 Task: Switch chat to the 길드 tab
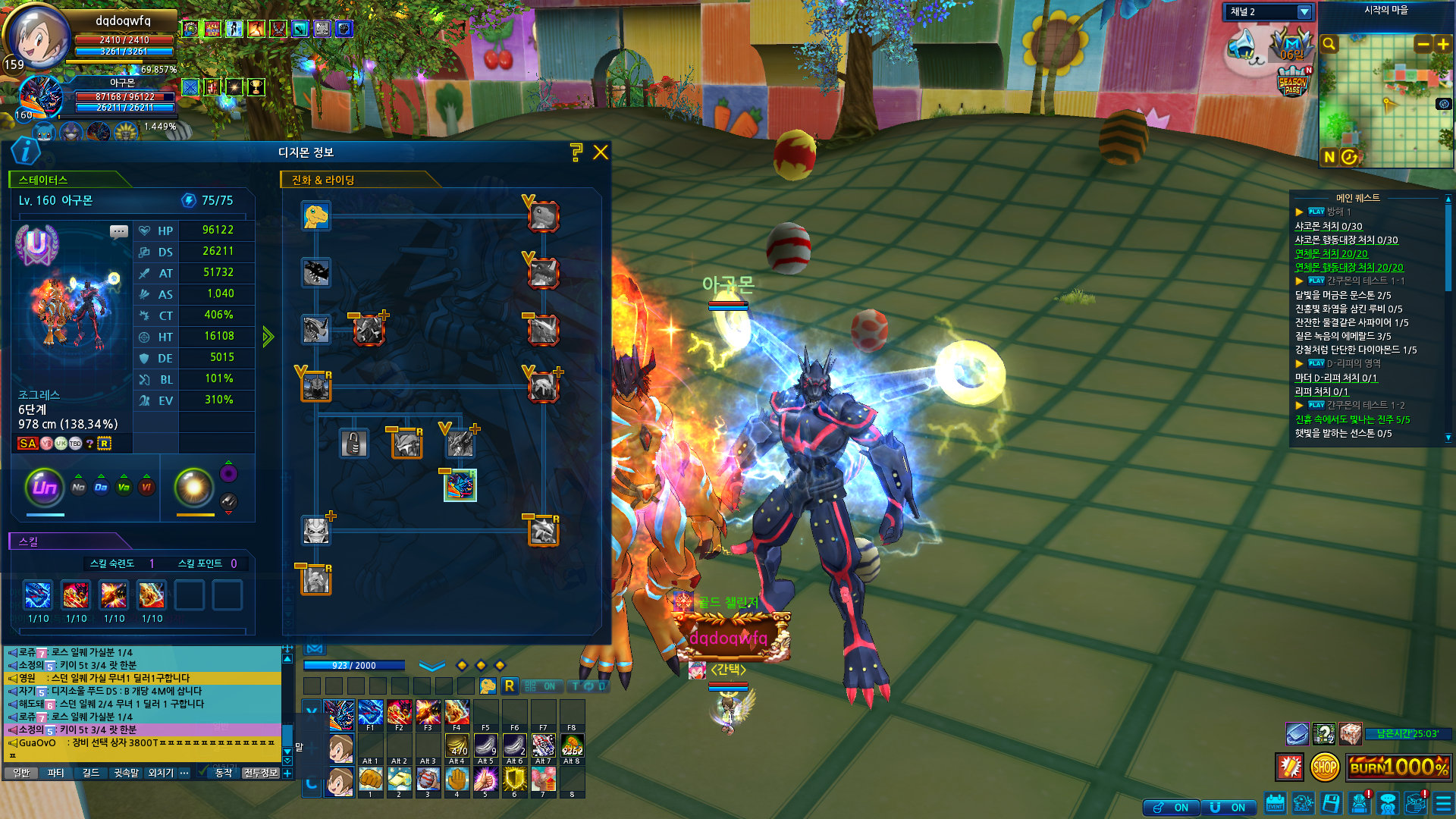pos(91,773)
